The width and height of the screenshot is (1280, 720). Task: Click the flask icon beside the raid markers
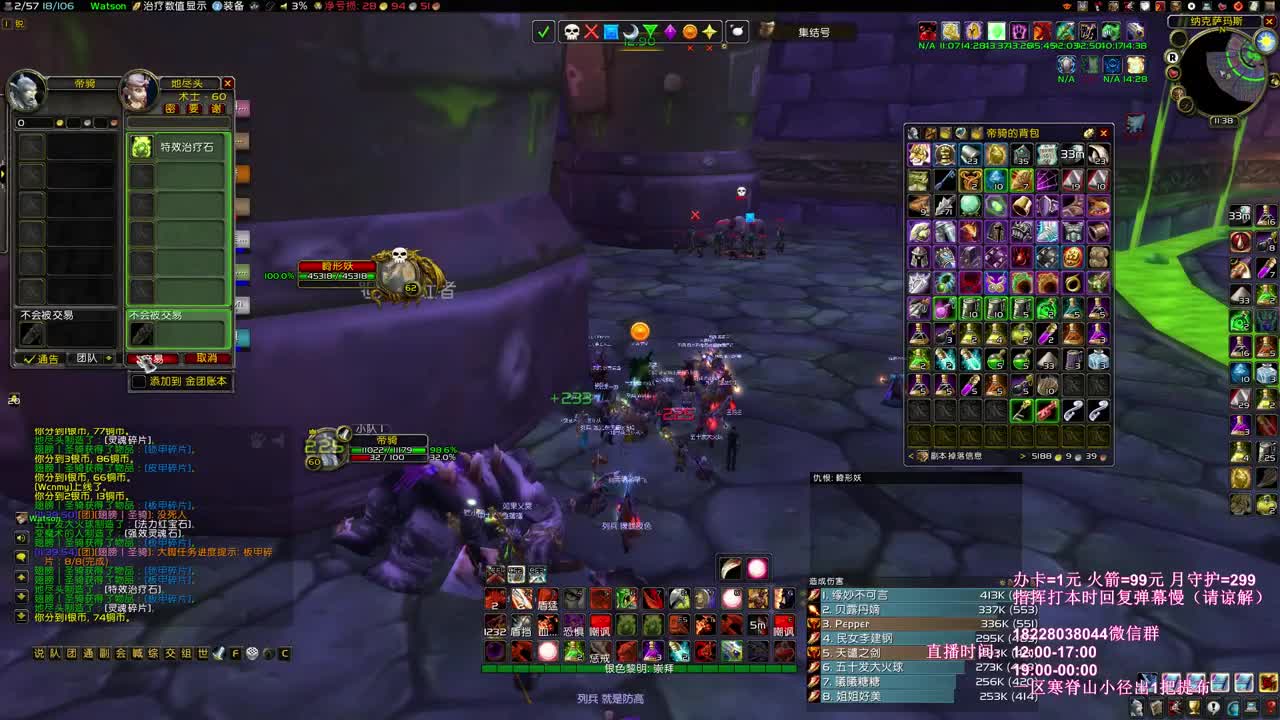click(737, 33)
